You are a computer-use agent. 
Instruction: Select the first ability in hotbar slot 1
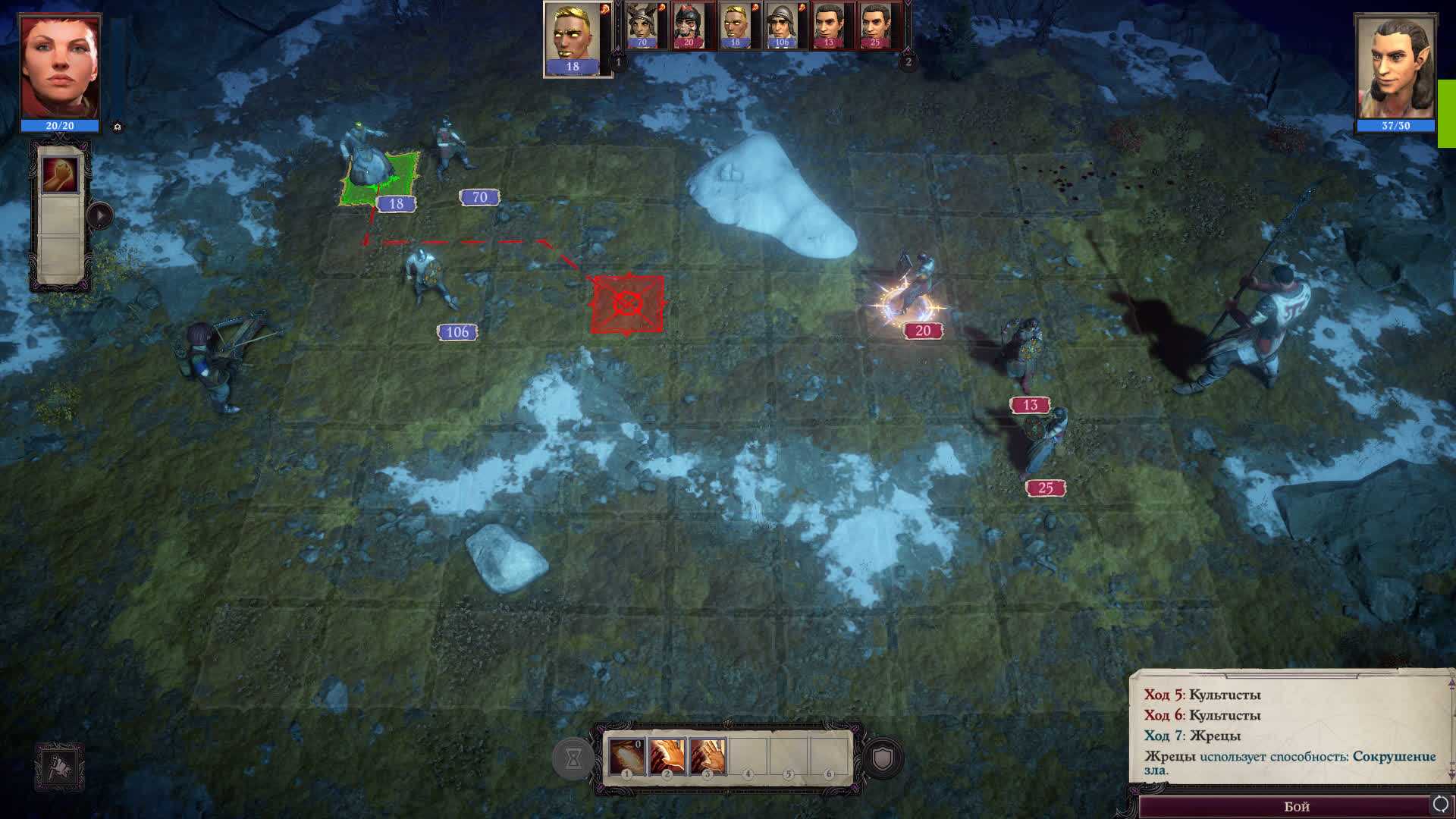pyautogui.click(x=626, y=756)
